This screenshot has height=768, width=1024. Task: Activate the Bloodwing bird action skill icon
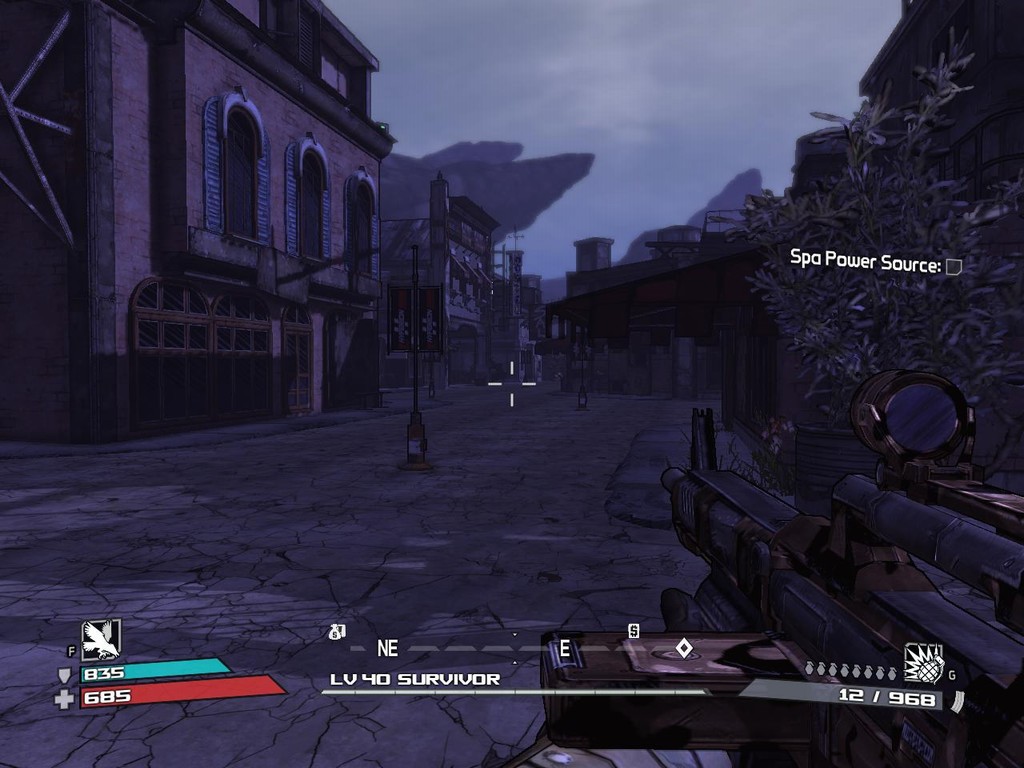click(x=101, y=640)
